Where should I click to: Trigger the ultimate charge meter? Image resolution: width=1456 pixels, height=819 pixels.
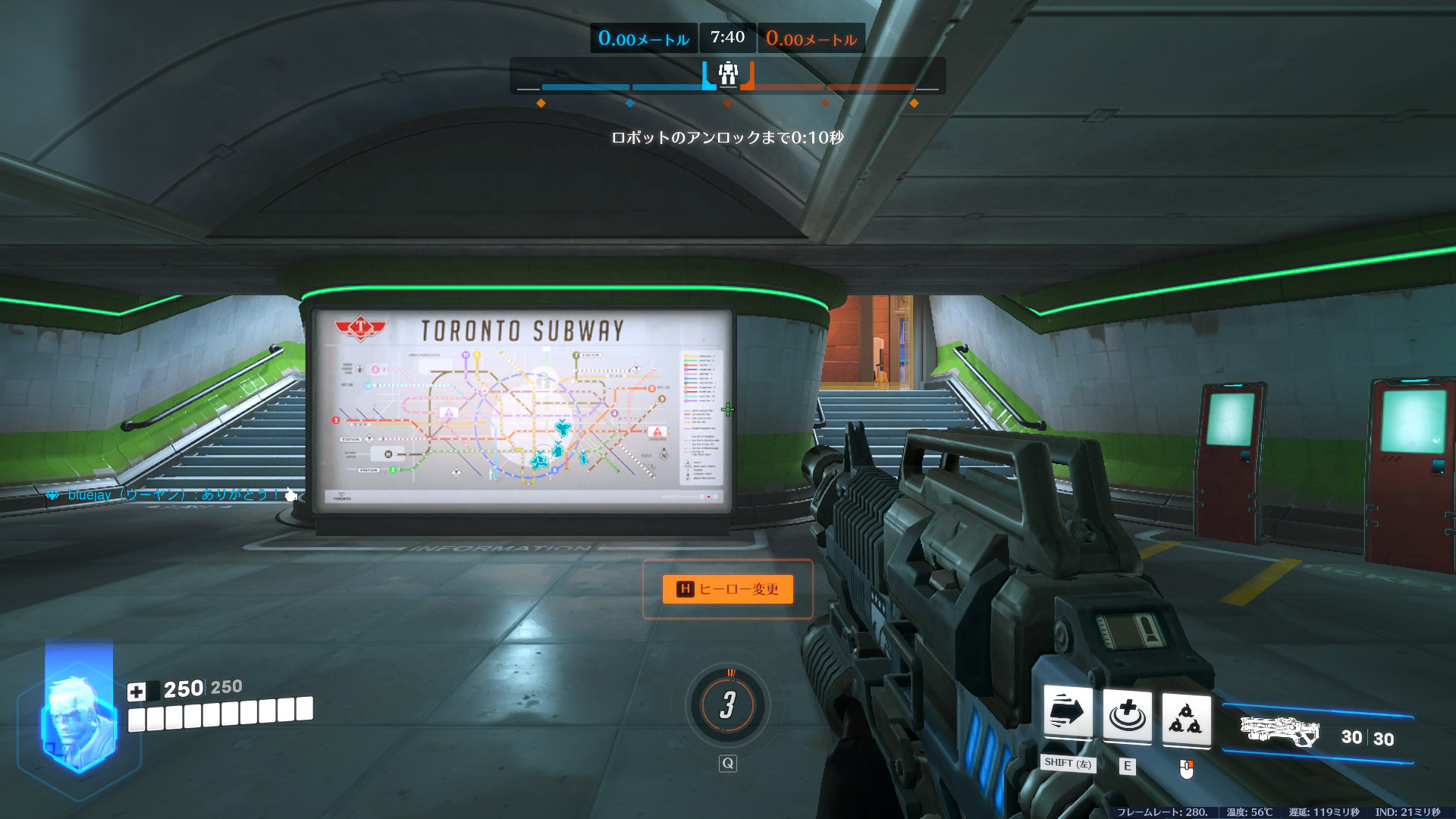pos(728,705)
